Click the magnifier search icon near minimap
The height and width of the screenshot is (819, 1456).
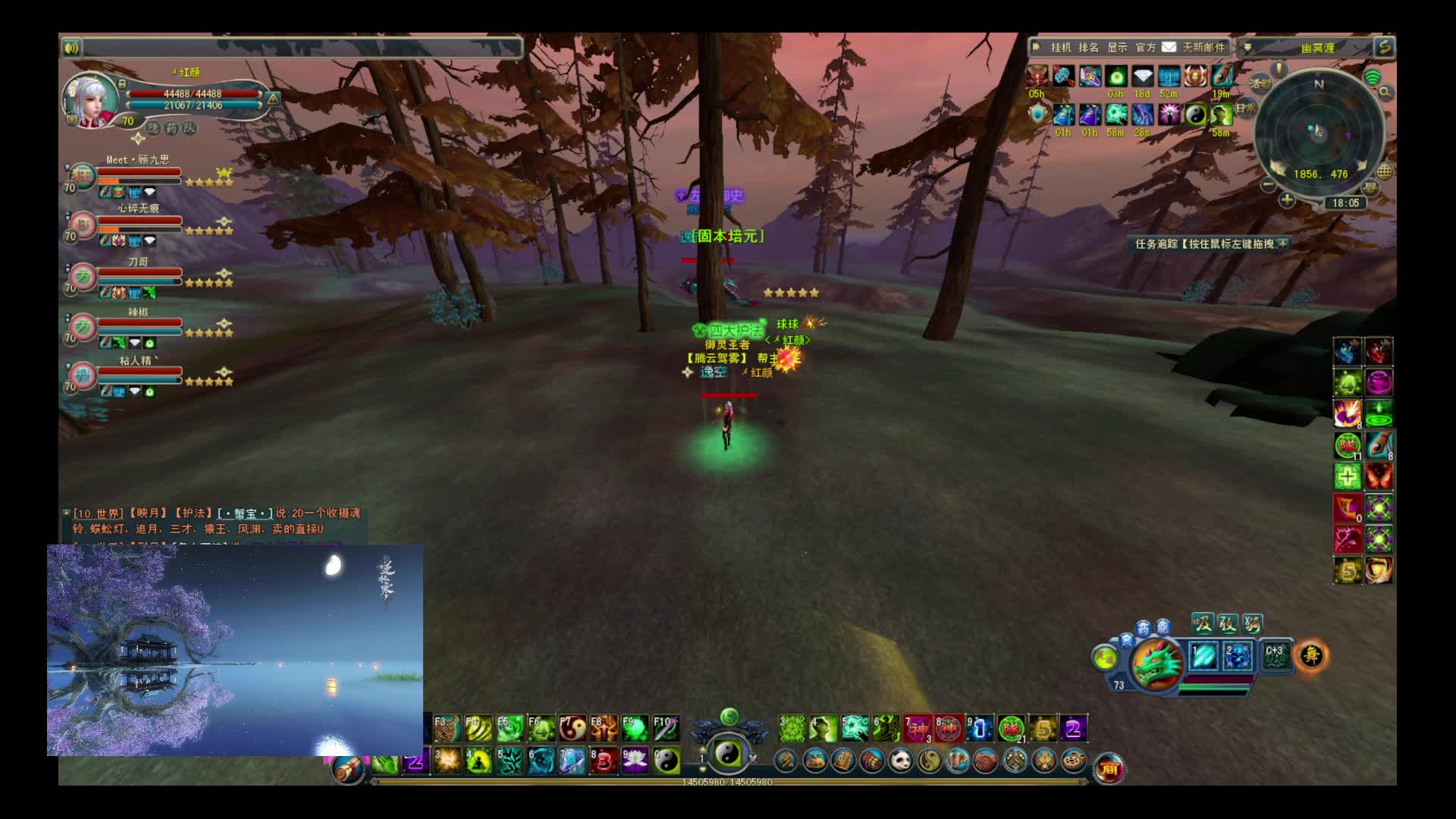[1385, 93]
